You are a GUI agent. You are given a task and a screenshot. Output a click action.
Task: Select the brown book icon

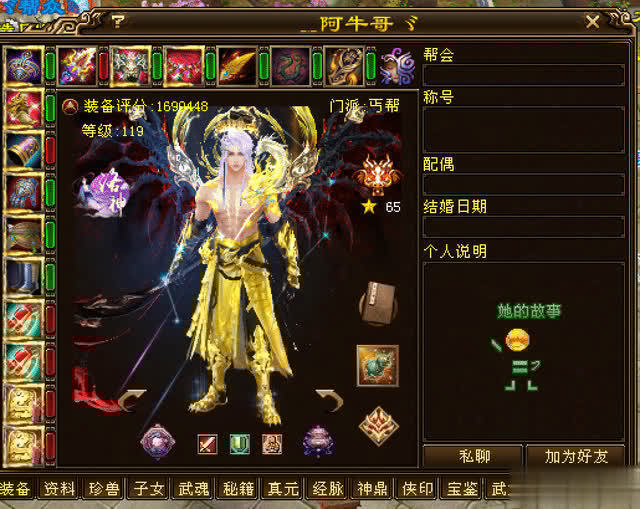pos(377,302)
